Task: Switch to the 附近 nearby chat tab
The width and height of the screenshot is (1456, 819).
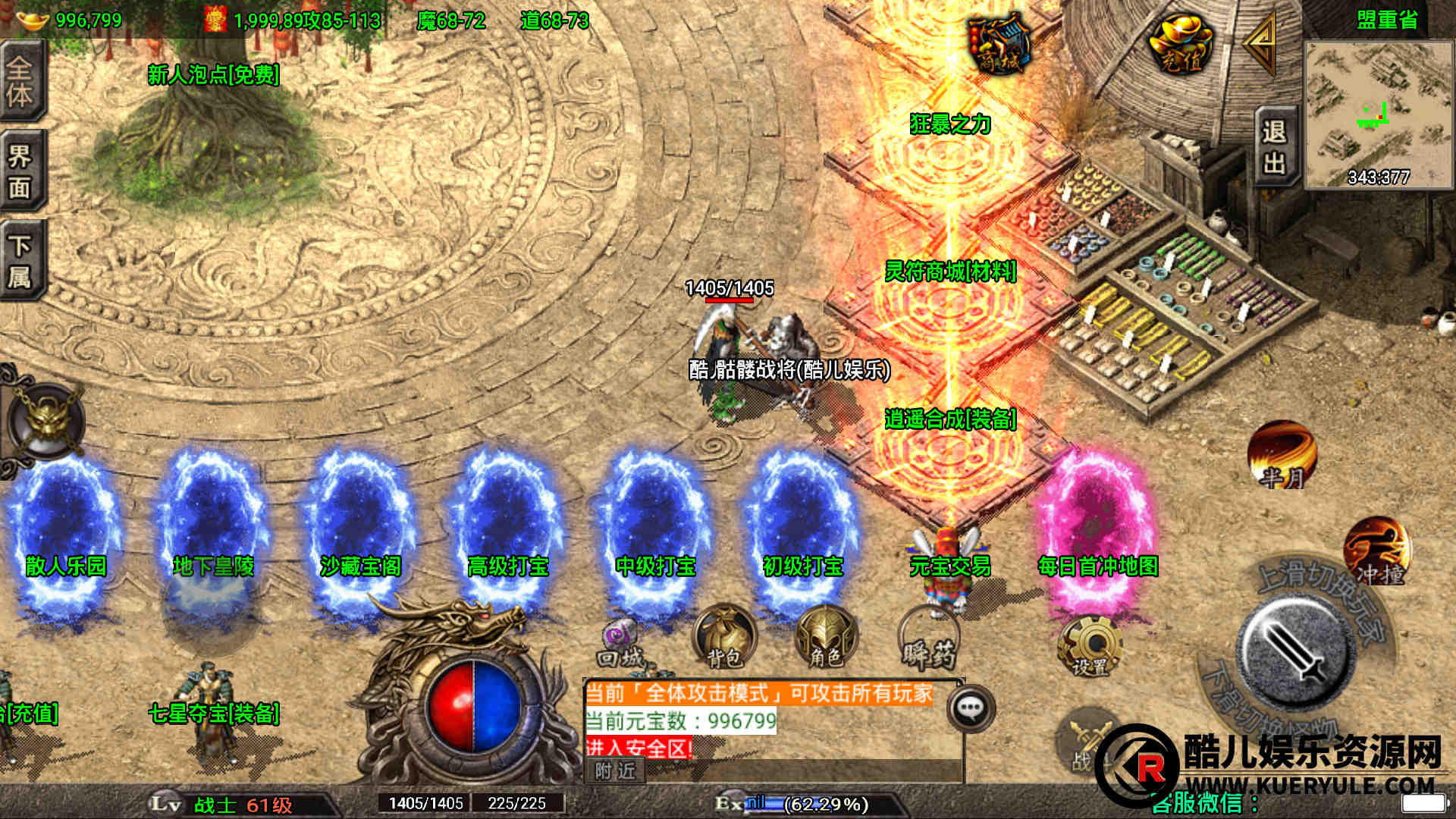Action: 615,771
